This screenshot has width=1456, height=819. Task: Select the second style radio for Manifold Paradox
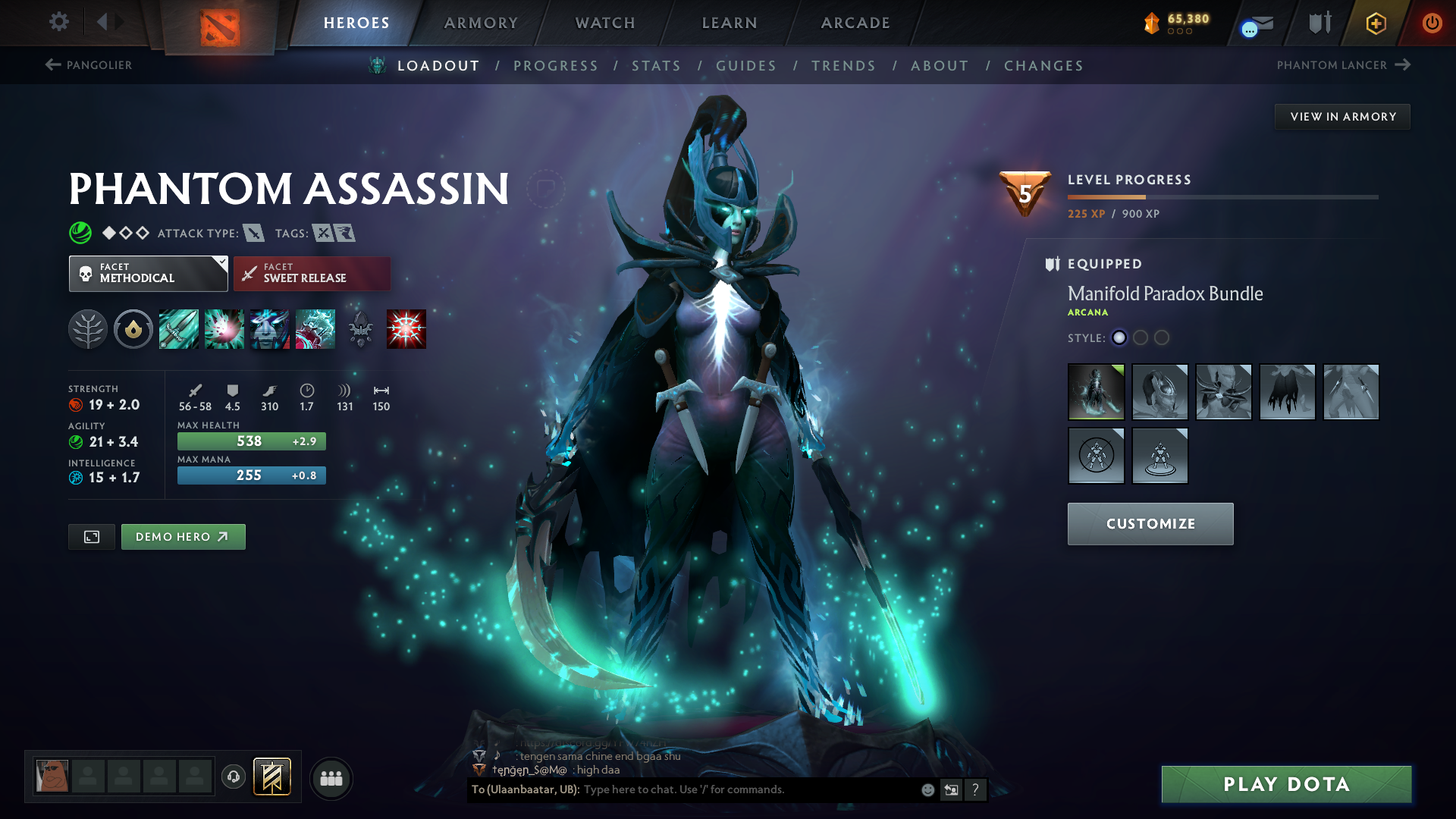1141,338
